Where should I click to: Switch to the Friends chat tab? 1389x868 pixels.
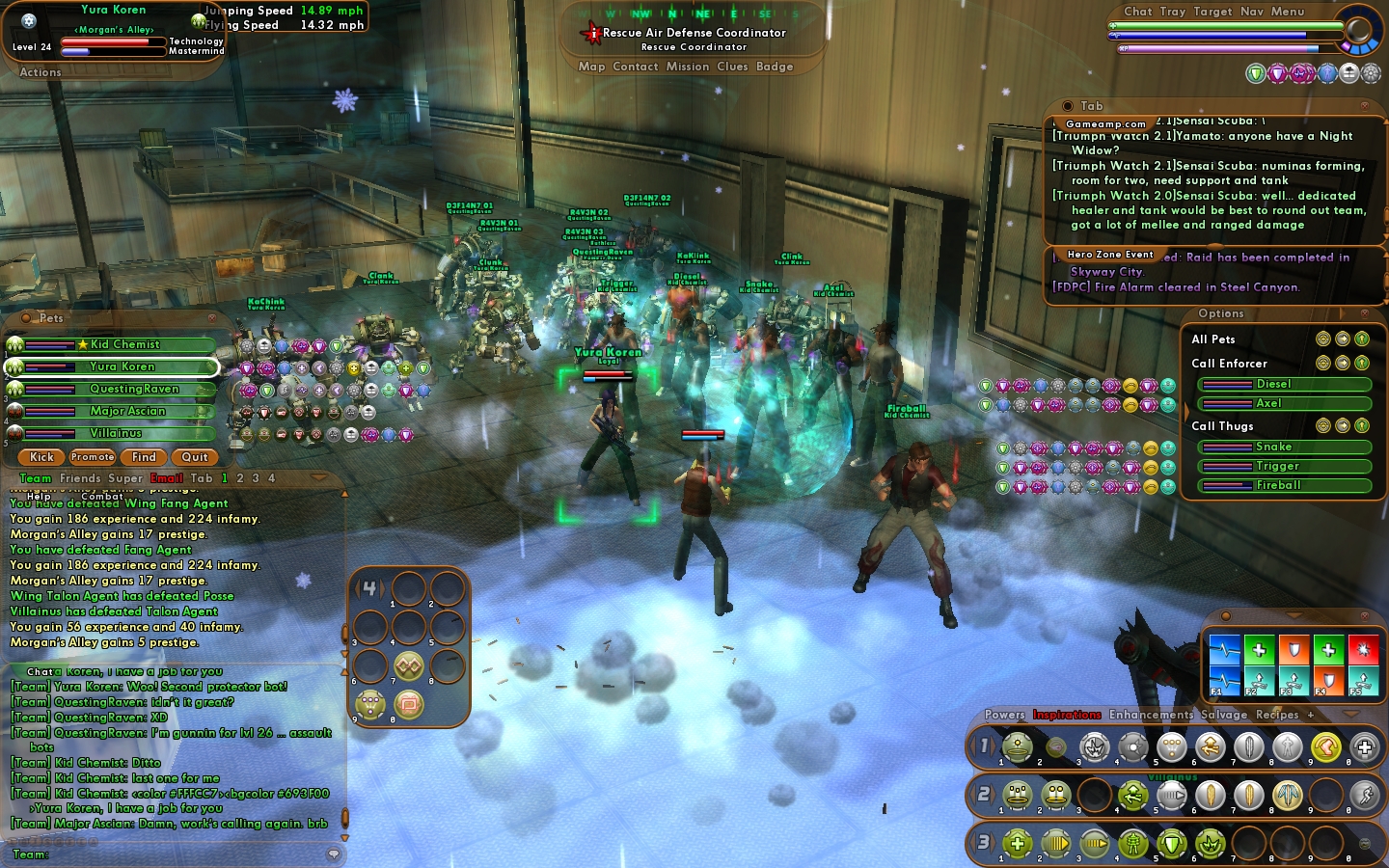(x=80, y=478)
